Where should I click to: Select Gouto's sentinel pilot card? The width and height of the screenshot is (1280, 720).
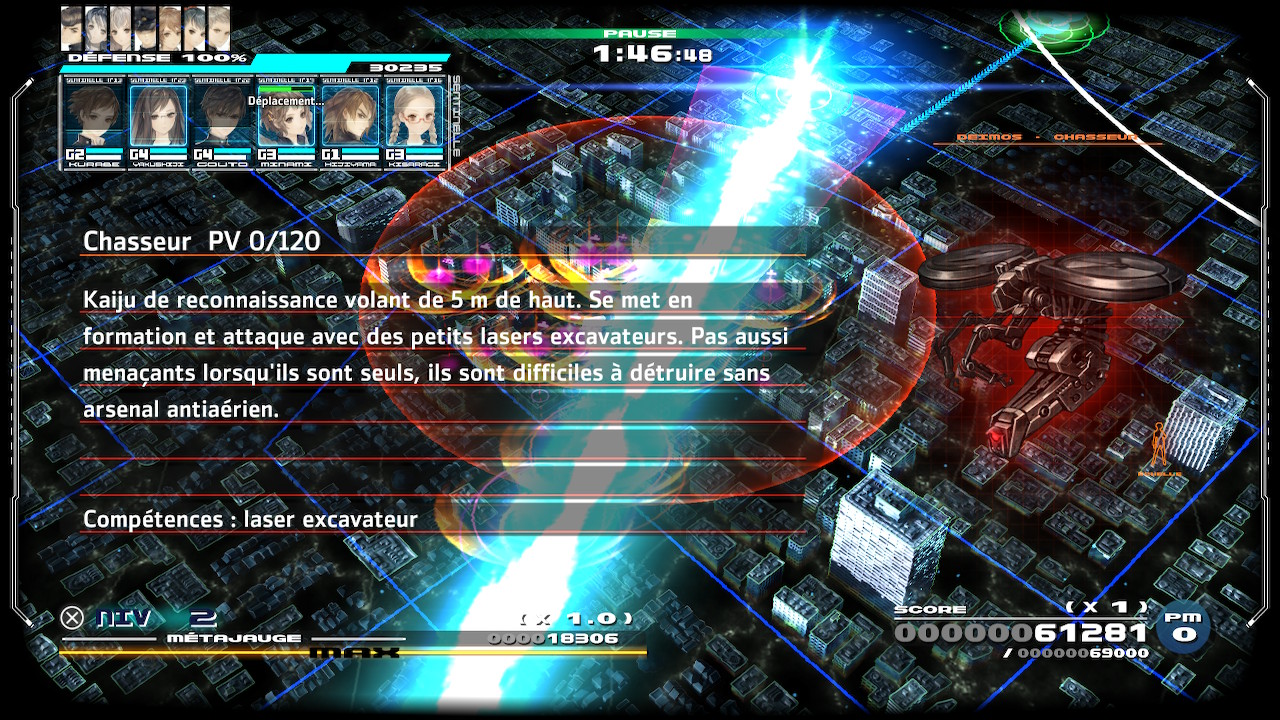[x=222, y=122]
